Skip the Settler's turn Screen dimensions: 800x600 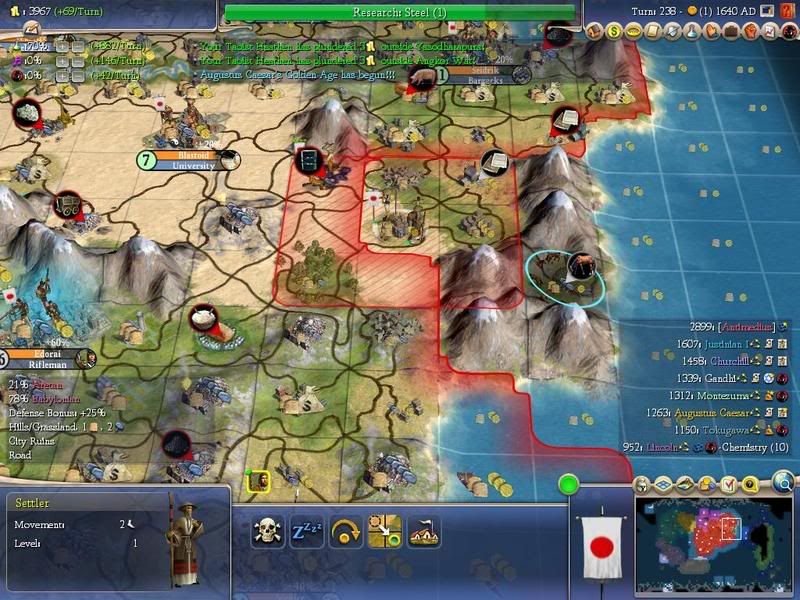[x=346, y=530]
